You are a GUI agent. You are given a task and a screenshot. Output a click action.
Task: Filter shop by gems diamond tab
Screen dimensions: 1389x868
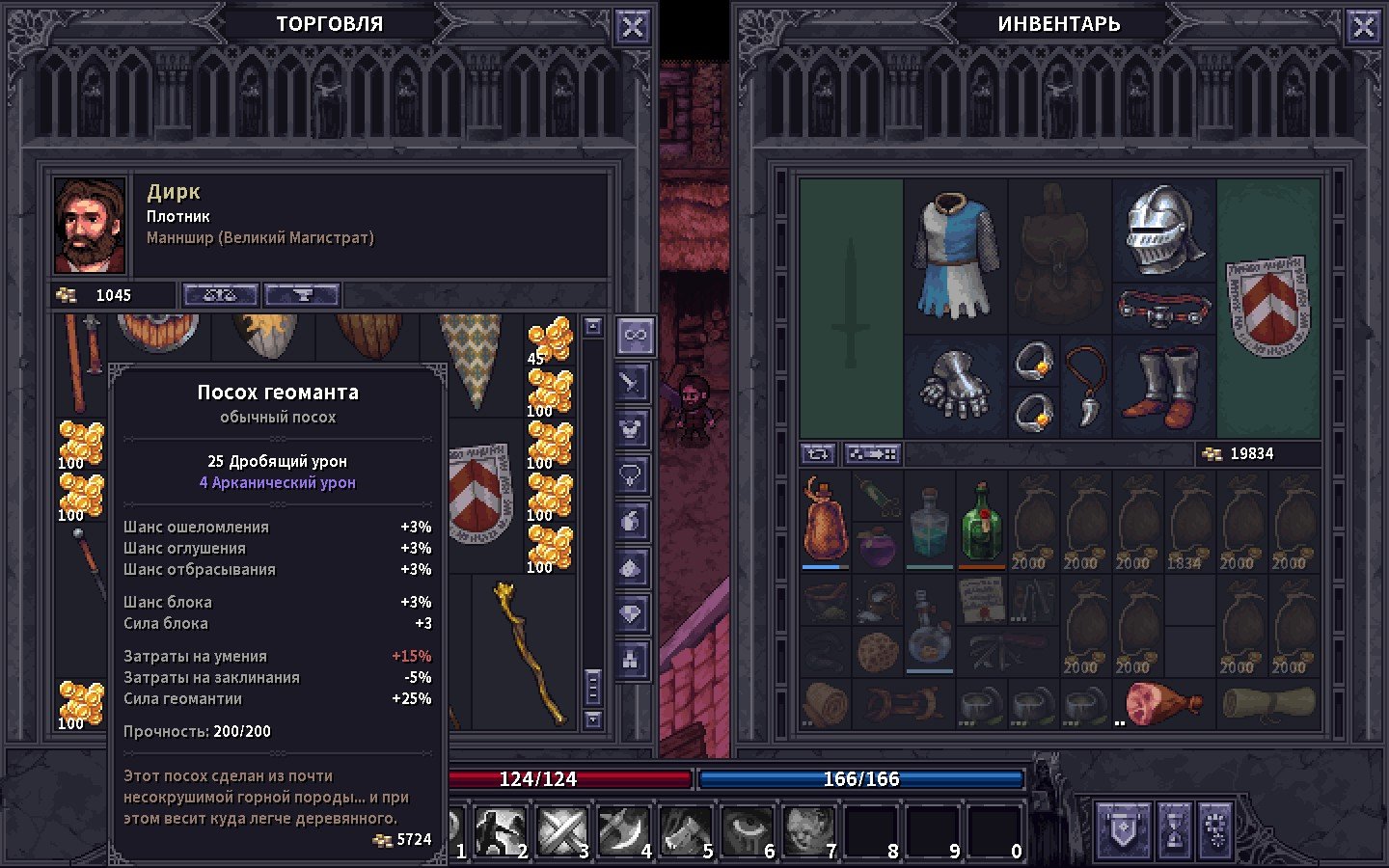633,613
